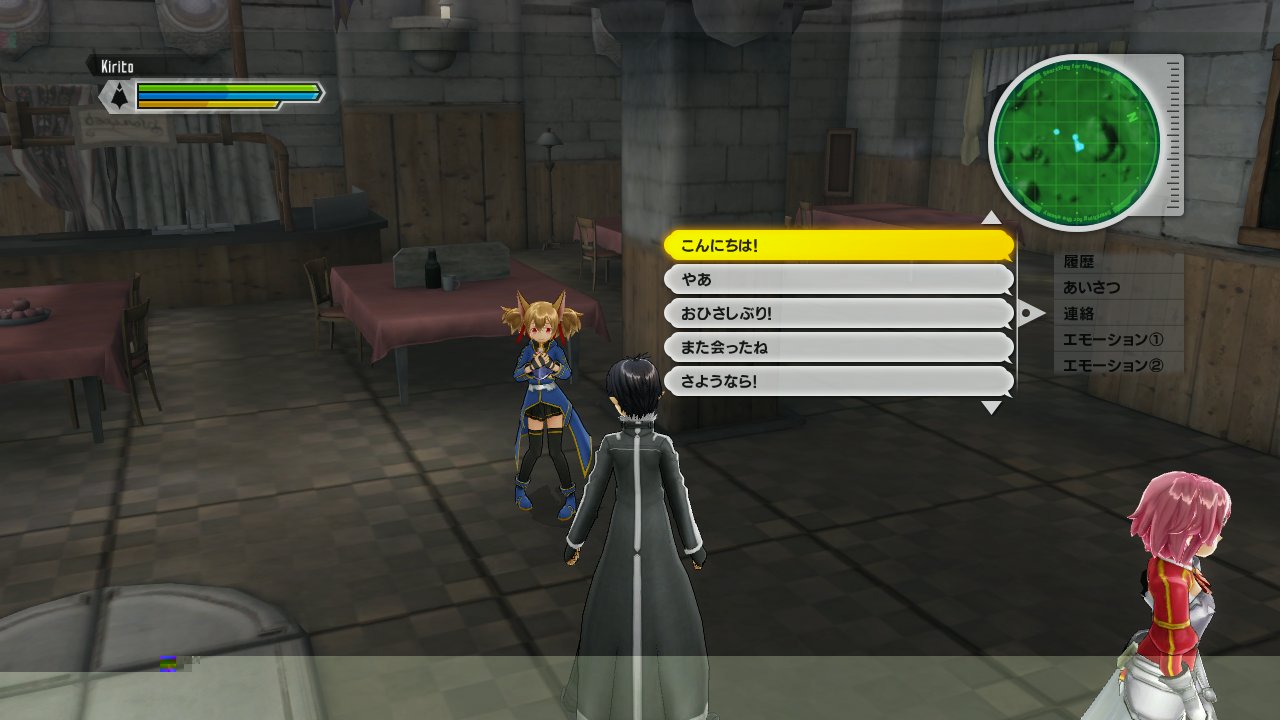Choose the こんにちは! greeting option
Image resolution: width=1280 pixels, height=720 pixels.
838,245
